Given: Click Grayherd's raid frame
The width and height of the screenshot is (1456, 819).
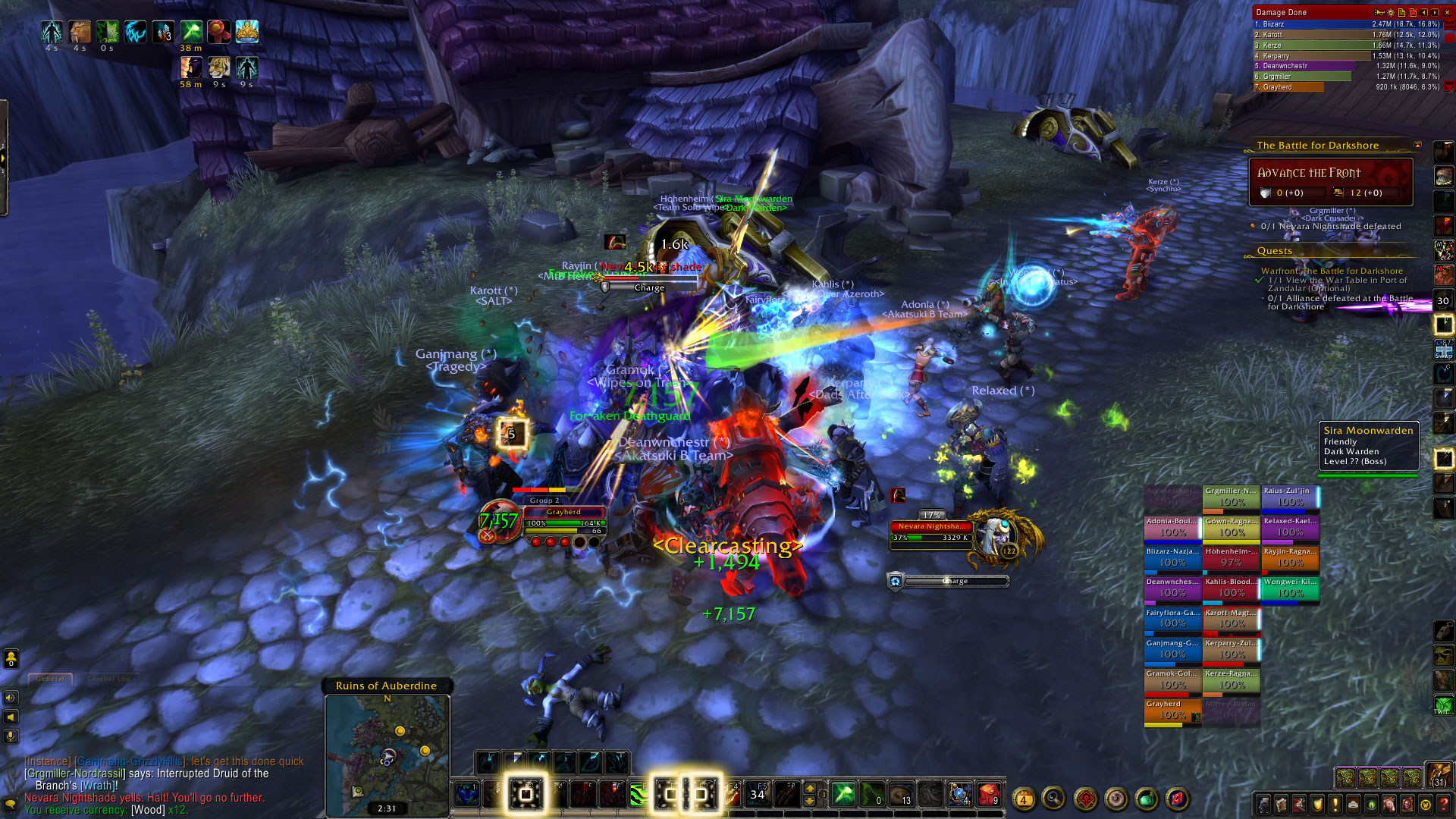Looking at the screenshot, I should [1172, 711].
